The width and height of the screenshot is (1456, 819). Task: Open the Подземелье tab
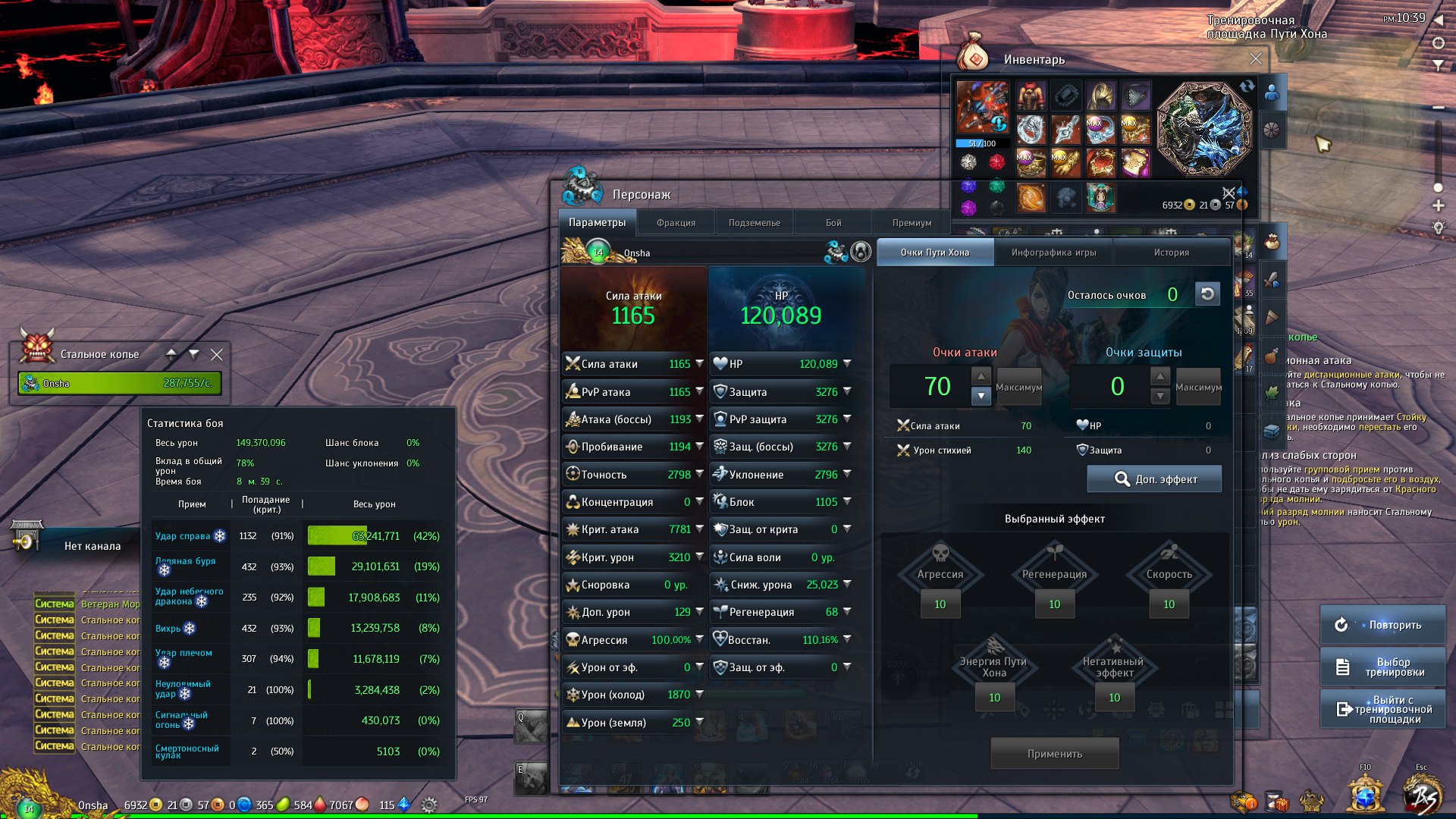(754, 223)
